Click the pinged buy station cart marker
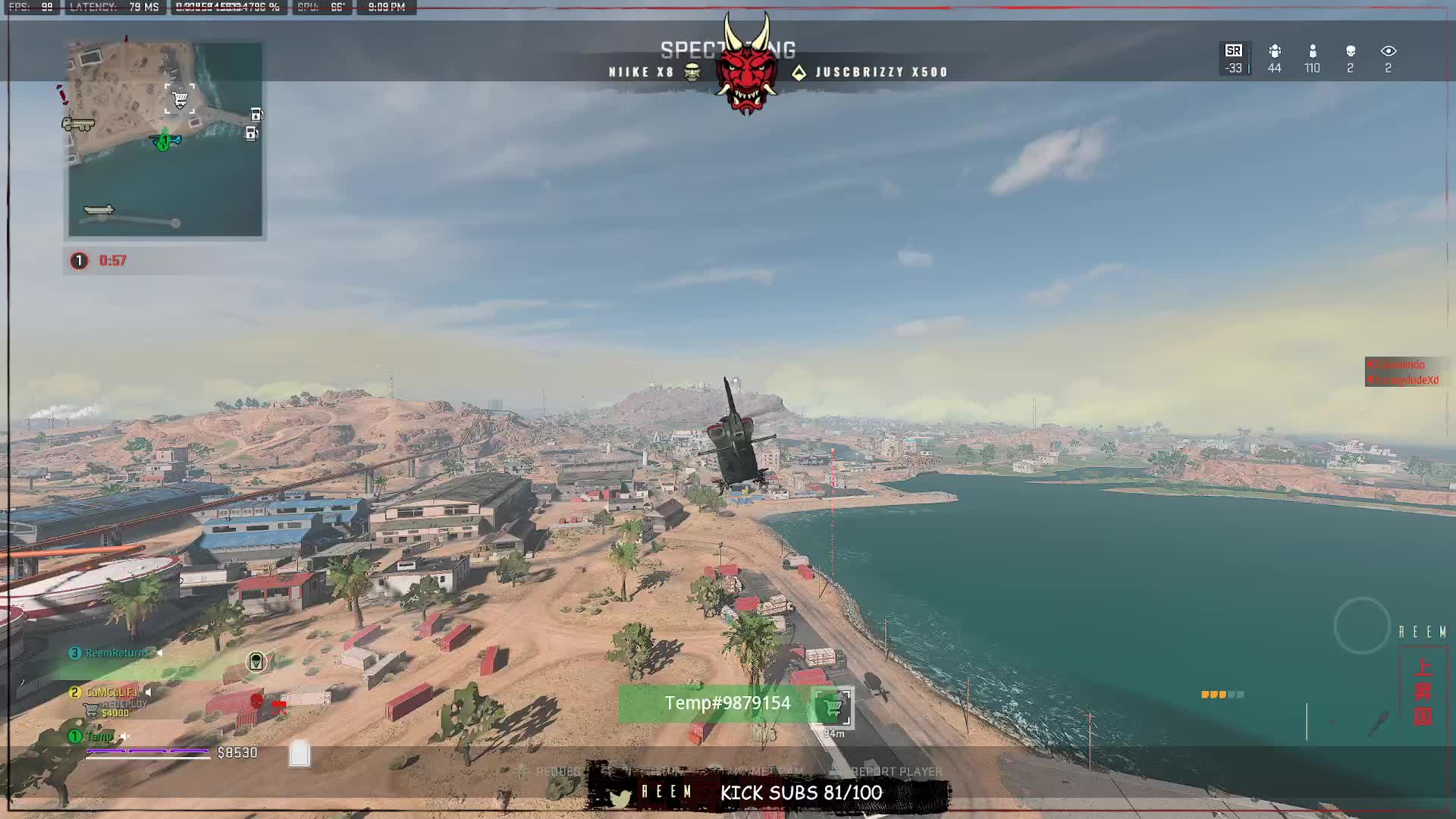Viewport: 1456px width, 819px height. [x=833, y=707]
